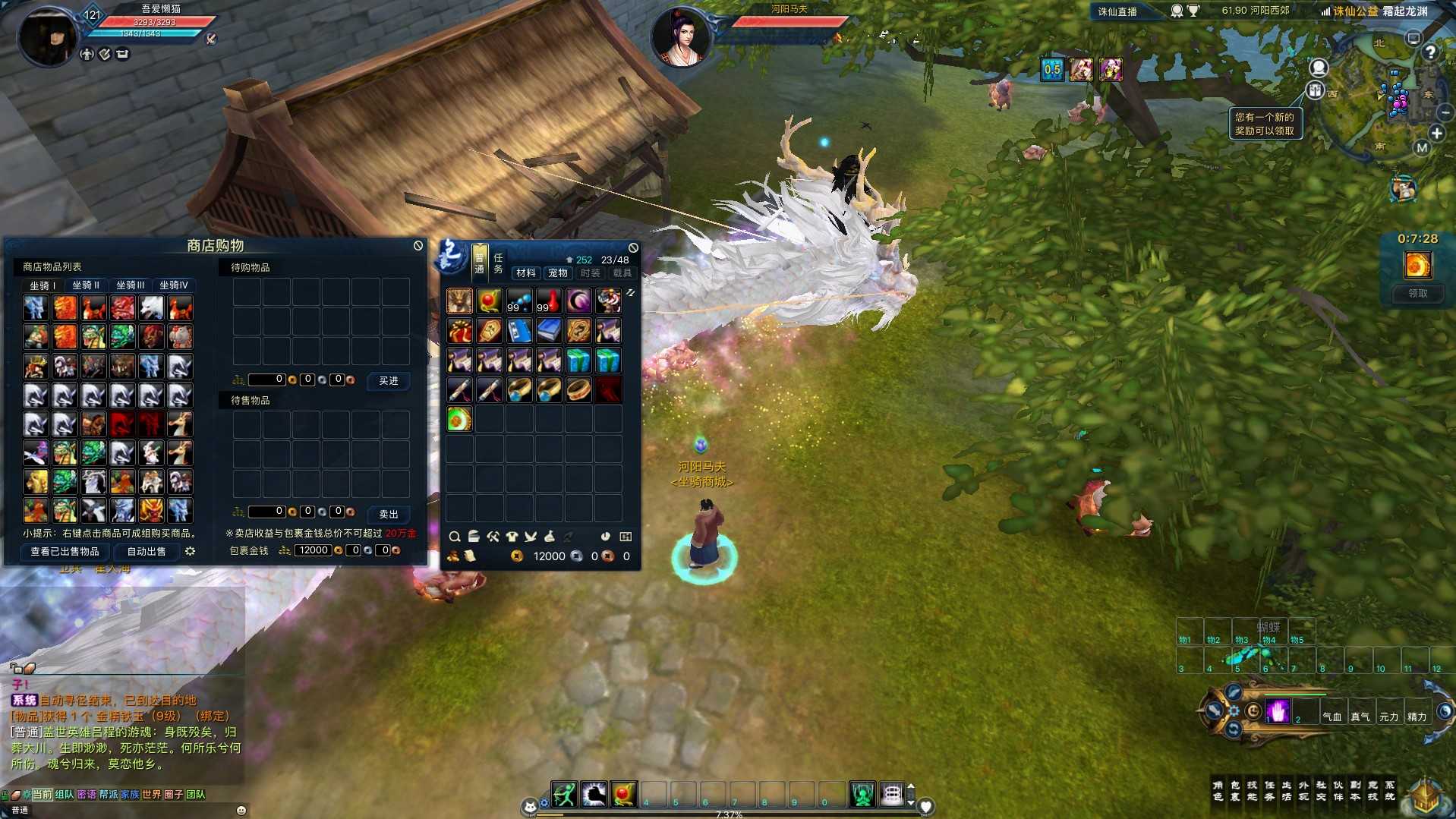Close the 商店购物 shop window

418,246
